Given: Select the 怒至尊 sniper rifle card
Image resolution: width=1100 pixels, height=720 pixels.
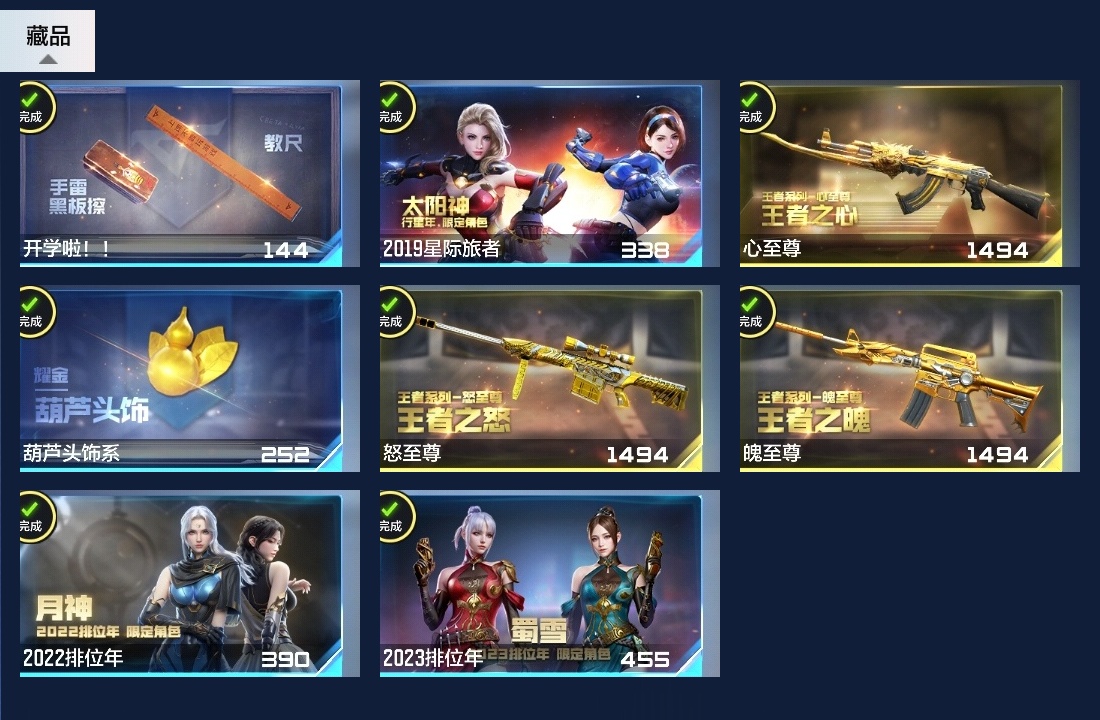Looking at the screenshot, I should [541, 379].
